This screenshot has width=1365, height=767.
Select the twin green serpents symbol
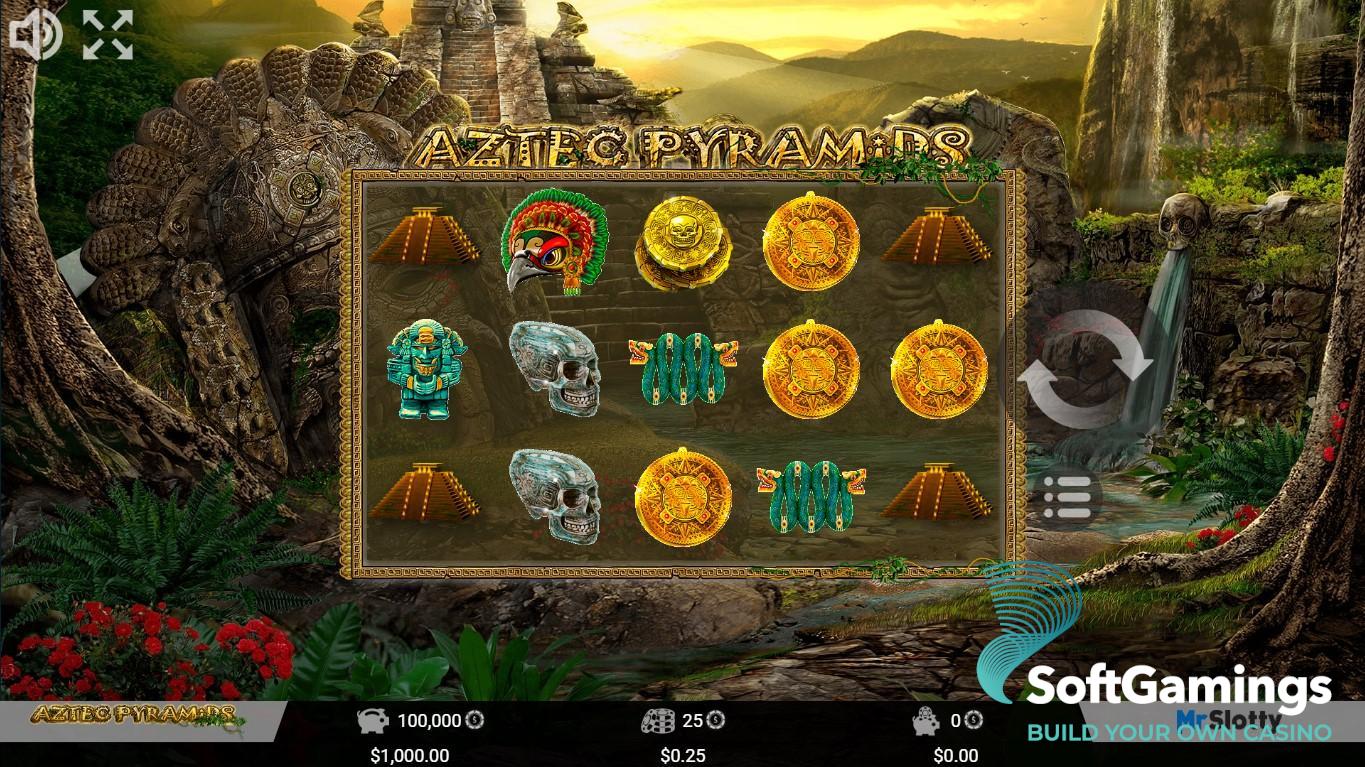(683, 370)
